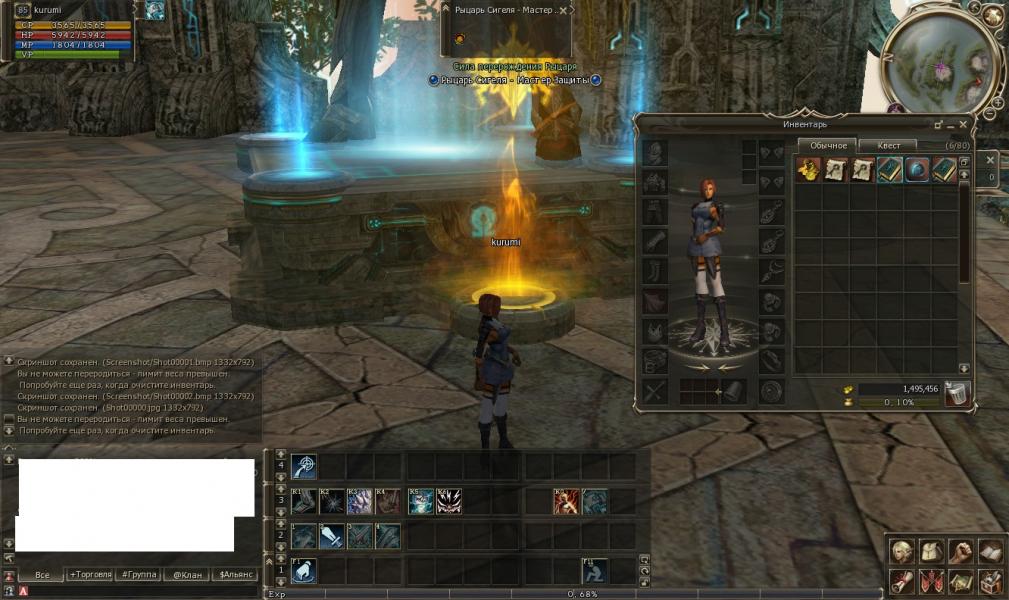Screen dimensions: 1009x600
Task: Use the hand-grab action in bar 1
Action: pyautogui.click(x=305, y=571)
